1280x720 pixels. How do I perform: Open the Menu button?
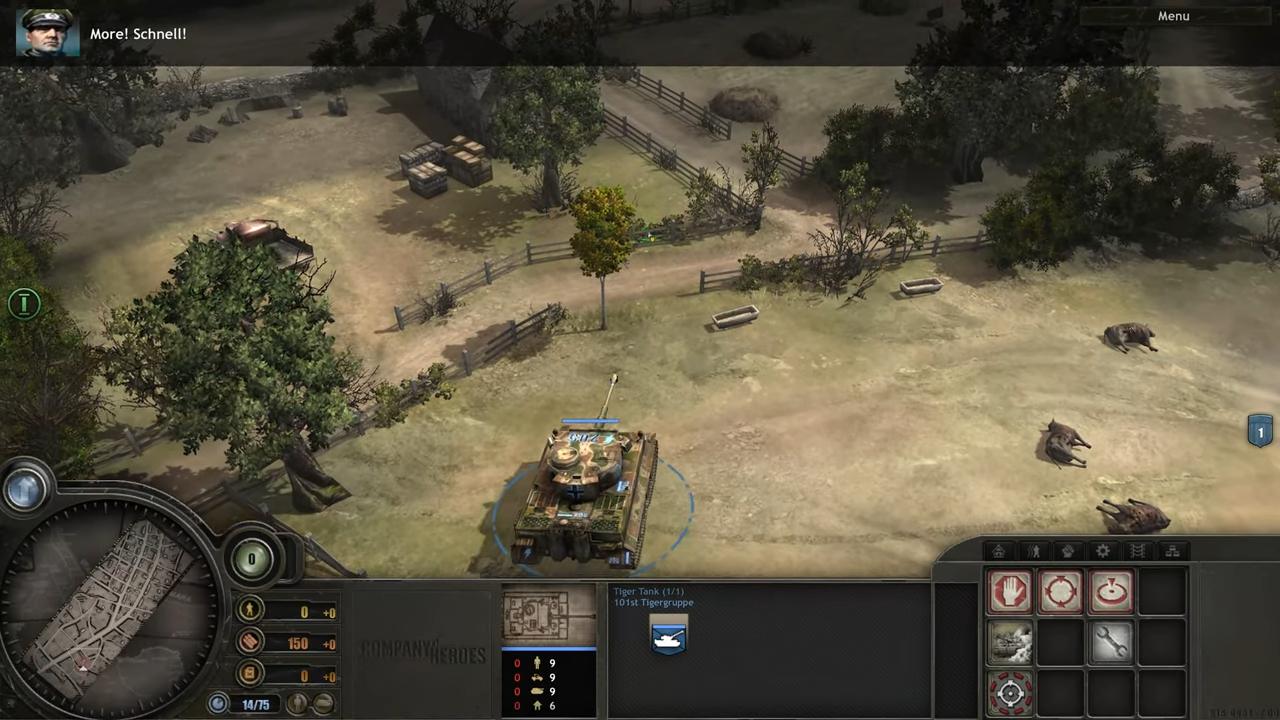coord(1173,16)
